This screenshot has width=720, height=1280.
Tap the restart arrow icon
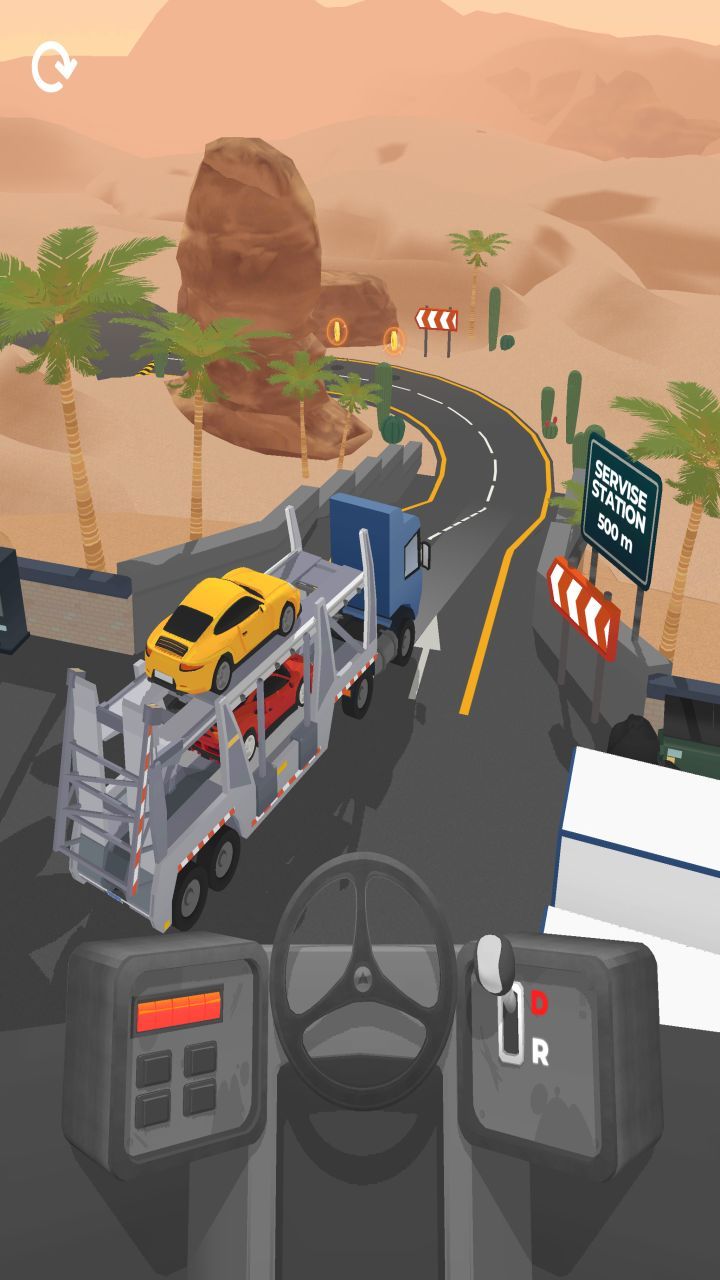pyautogui.click(x=52, y=68)
